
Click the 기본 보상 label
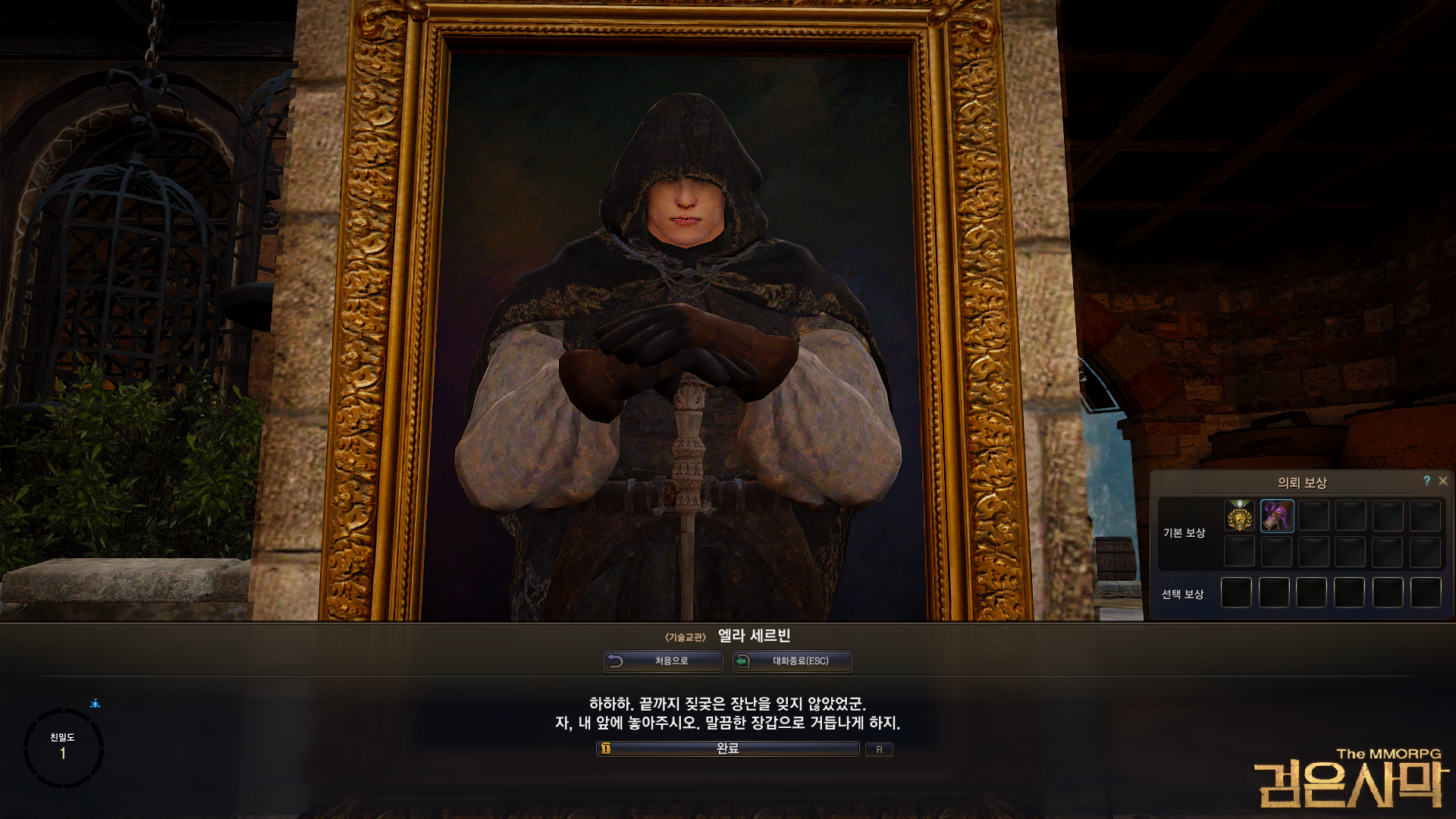coord(1186,532)
